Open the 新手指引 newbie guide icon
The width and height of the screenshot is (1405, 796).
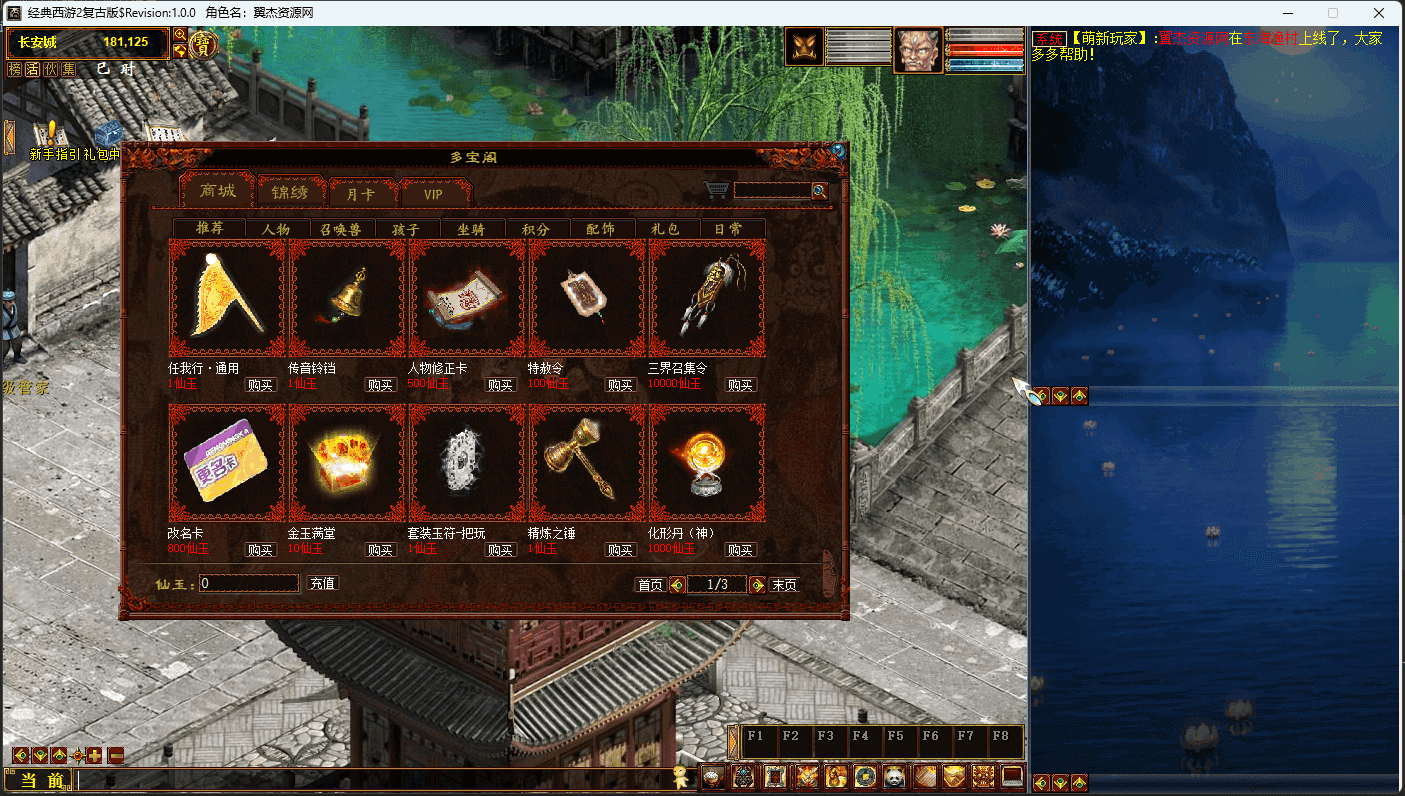(x=45, y=136)
